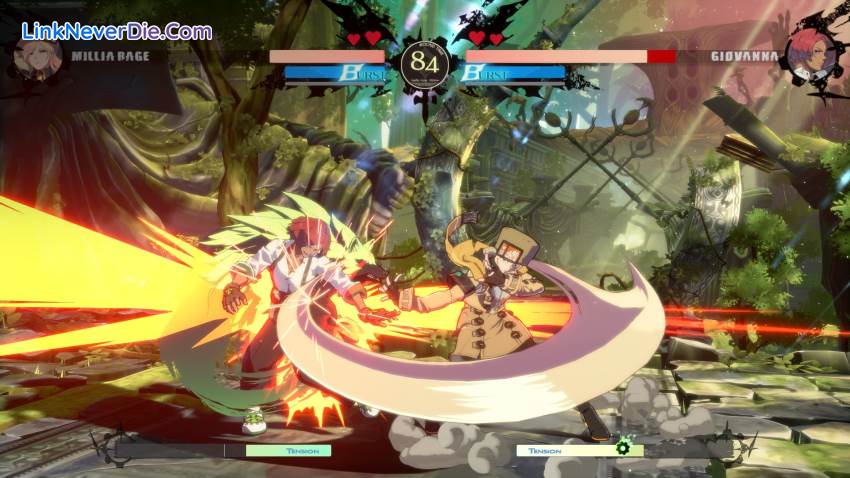
Task: Click Millia Rage's character portrait
Action: pos(38,57)
